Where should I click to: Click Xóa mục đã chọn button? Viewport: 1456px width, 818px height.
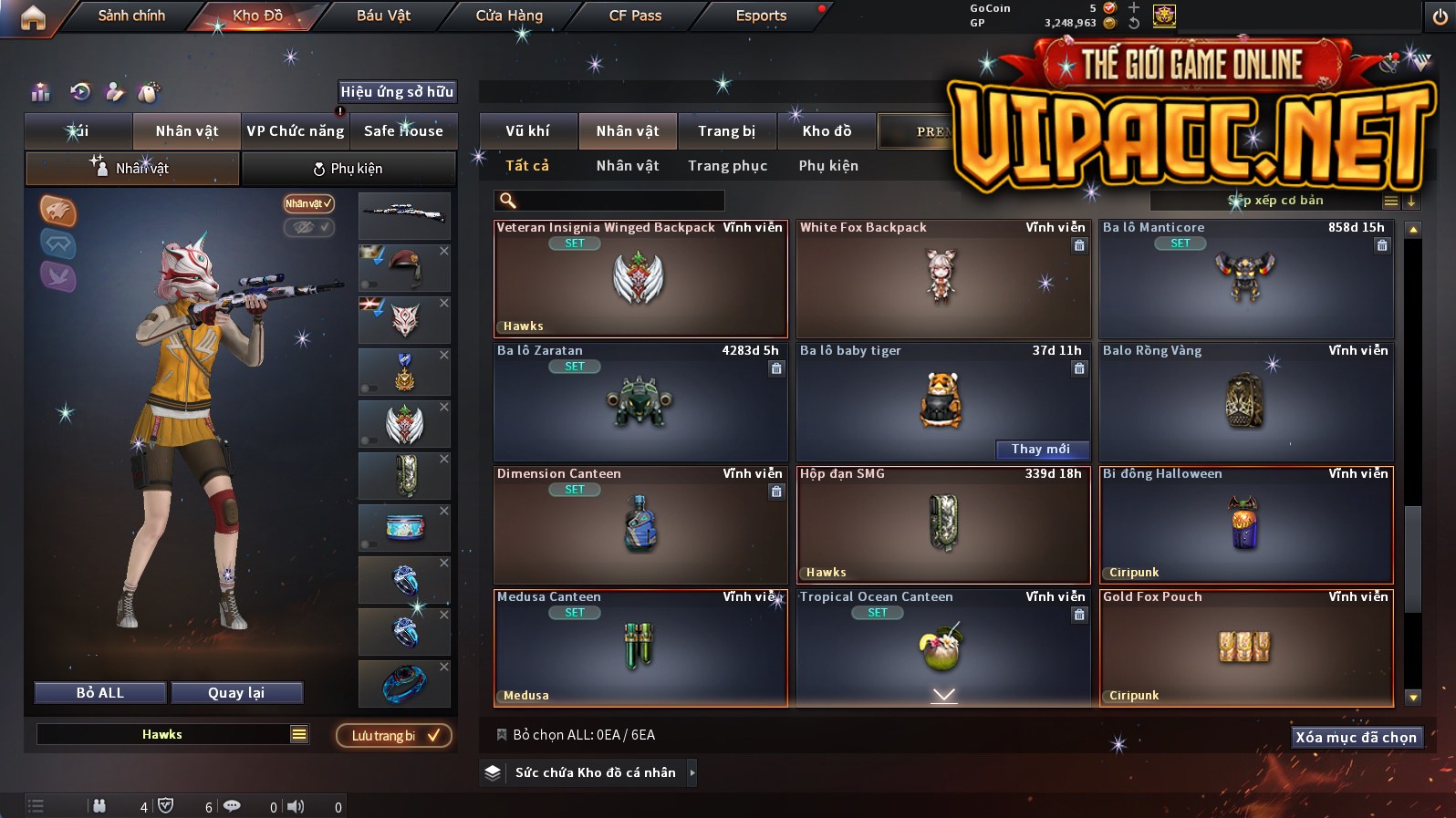1357,737
